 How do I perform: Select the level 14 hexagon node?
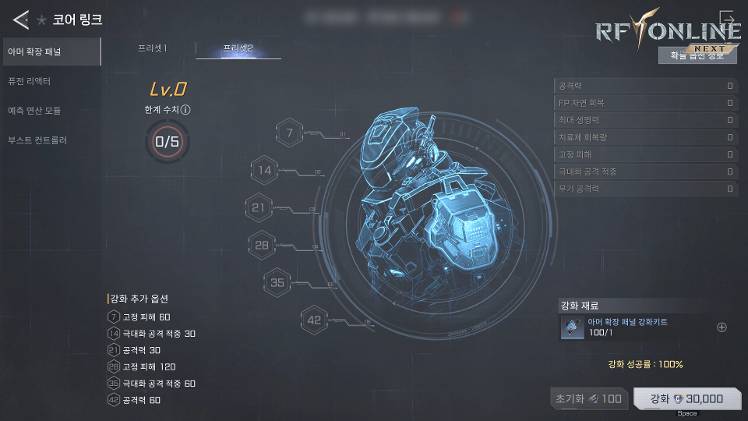point(265,170)
